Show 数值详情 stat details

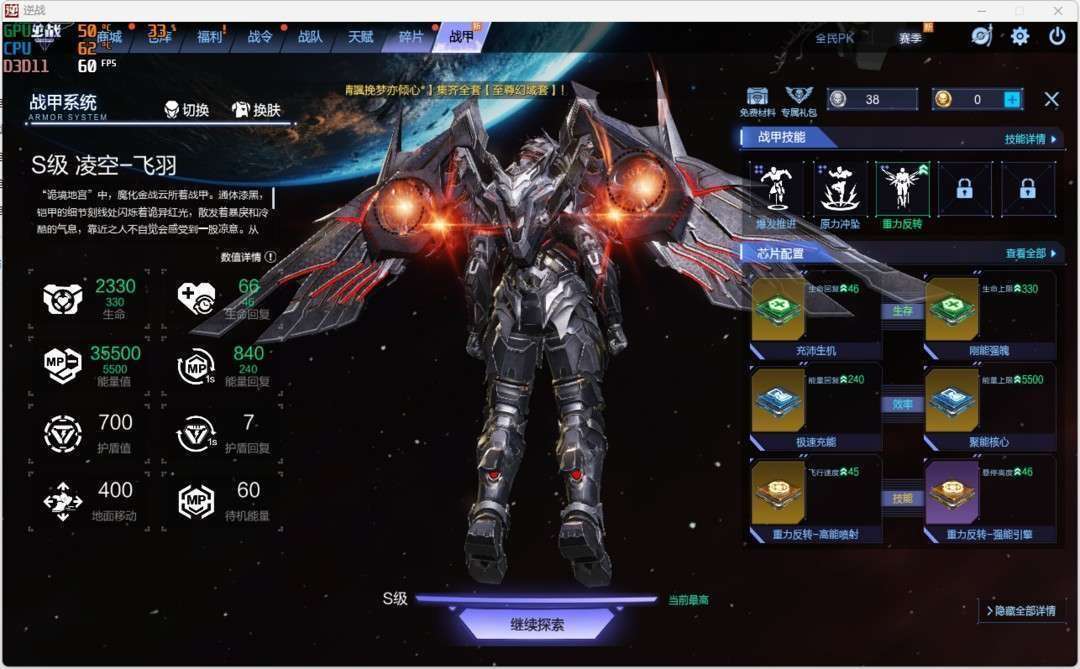coord(248,257)
